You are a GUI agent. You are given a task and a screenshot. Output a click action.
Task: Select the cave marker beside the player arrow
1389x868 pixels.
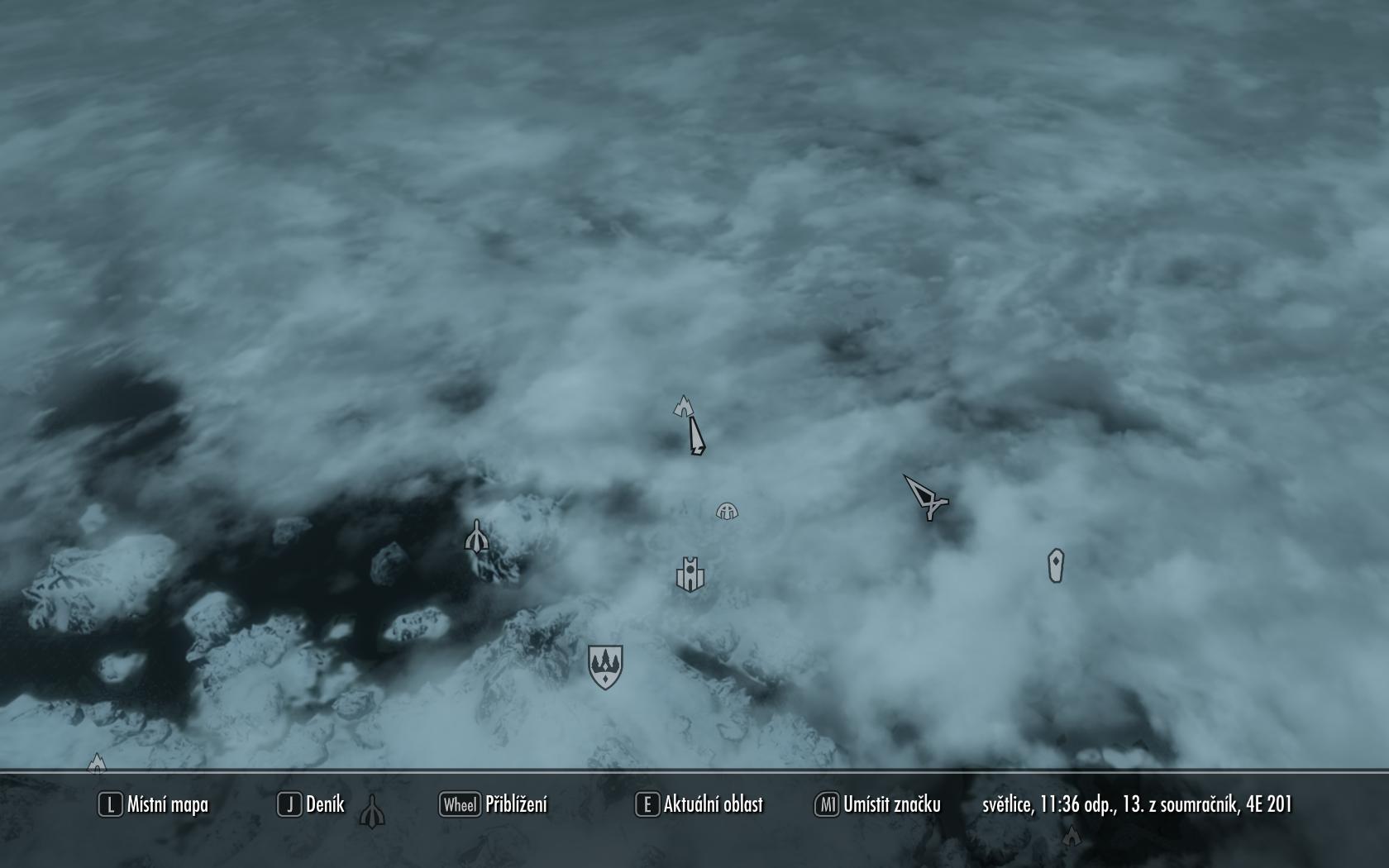(x=683, y=406)
